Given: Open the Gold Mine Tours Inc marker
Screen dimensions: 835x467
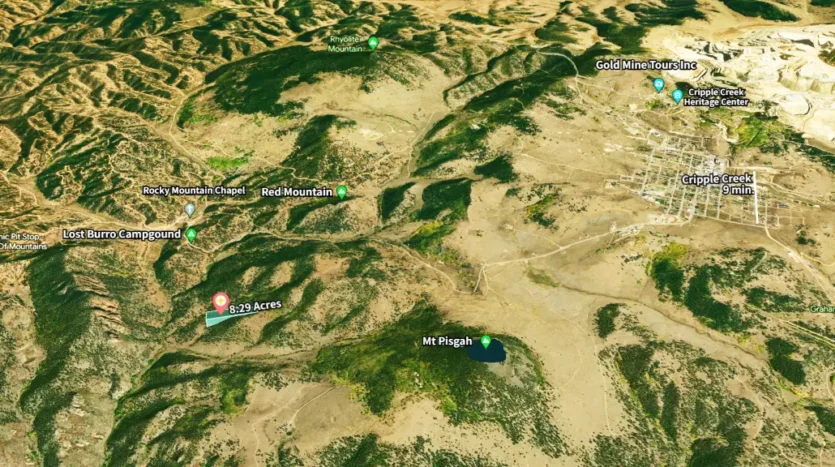Looking at the screenshot, I should pyautogui.click(x=658, y=85).
